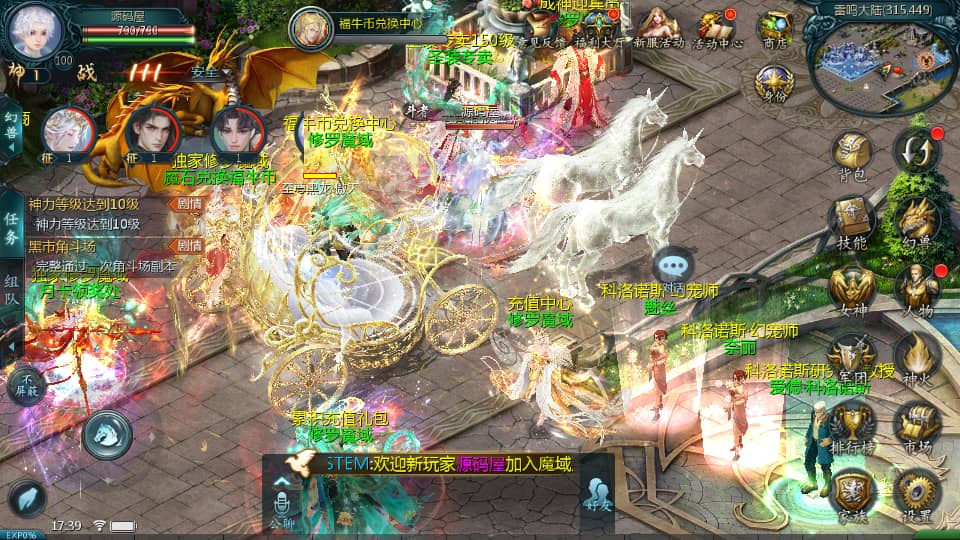
Task: Open the 神火 divine flame menu
Action: [x=915, y=358]
